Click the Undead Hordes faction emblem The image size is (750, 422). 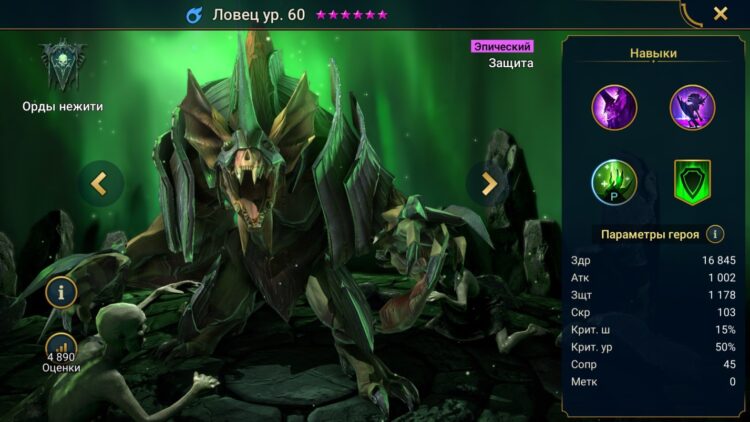(x=62, y=66)
